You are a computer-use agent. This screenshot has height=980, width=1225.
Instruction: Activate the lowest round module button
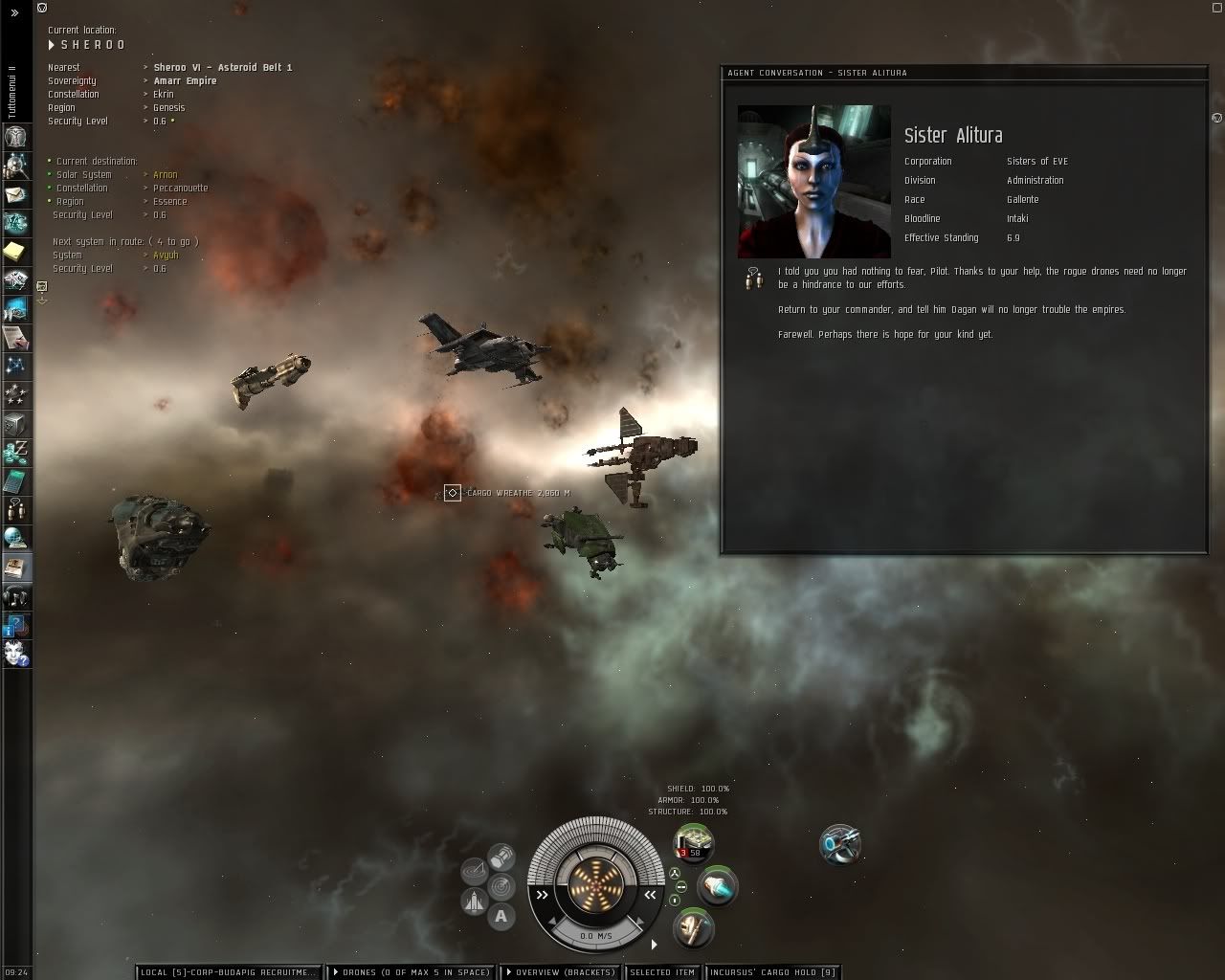click(x=694, y=927)
